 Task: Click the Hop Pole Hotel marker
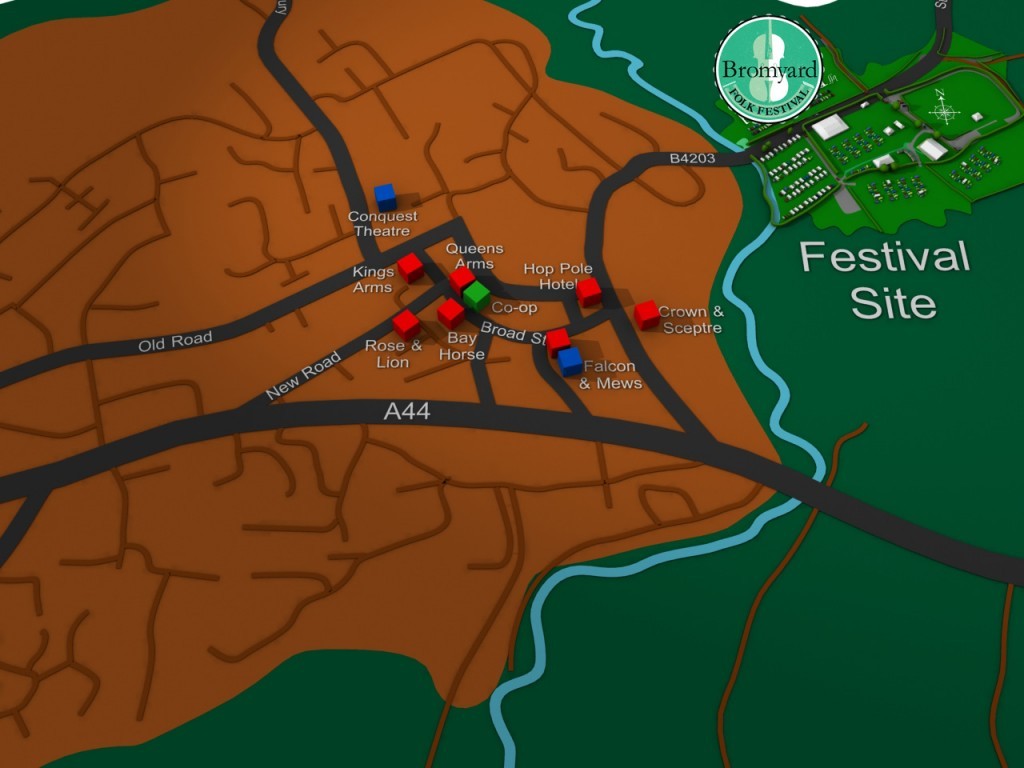(589, 291)
